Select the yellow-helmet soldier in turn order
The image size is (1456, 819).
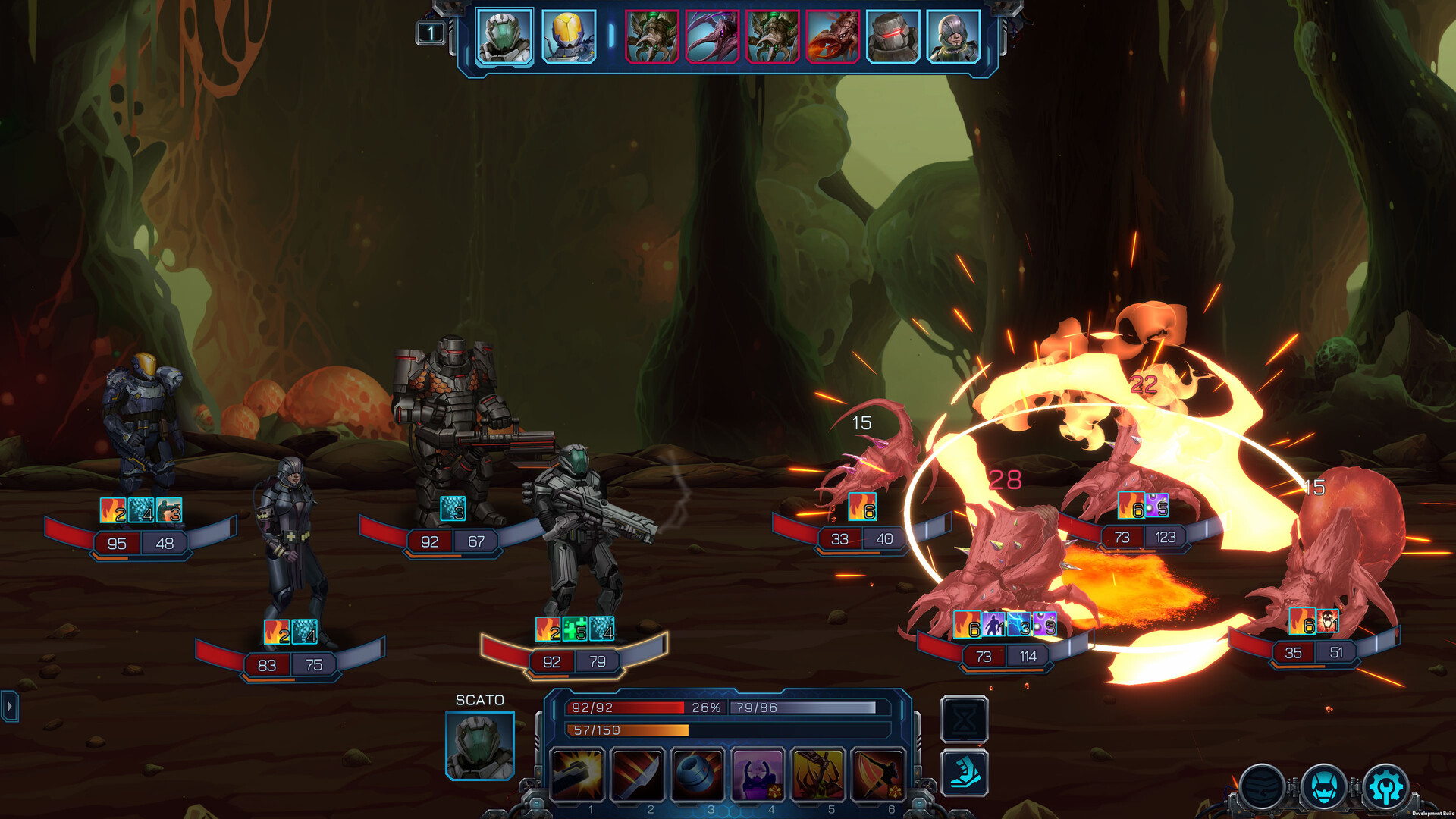pos(569,36)
